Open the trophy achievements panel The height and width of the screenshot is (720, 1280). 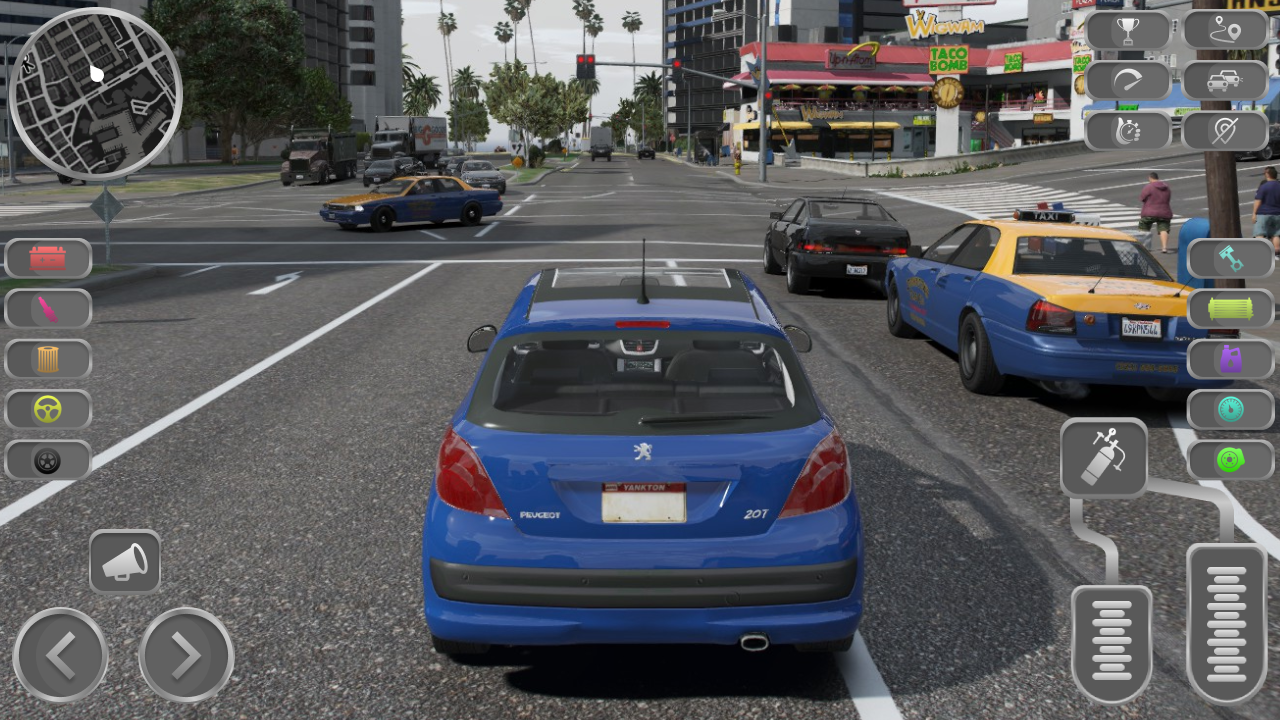(1128, 30)
